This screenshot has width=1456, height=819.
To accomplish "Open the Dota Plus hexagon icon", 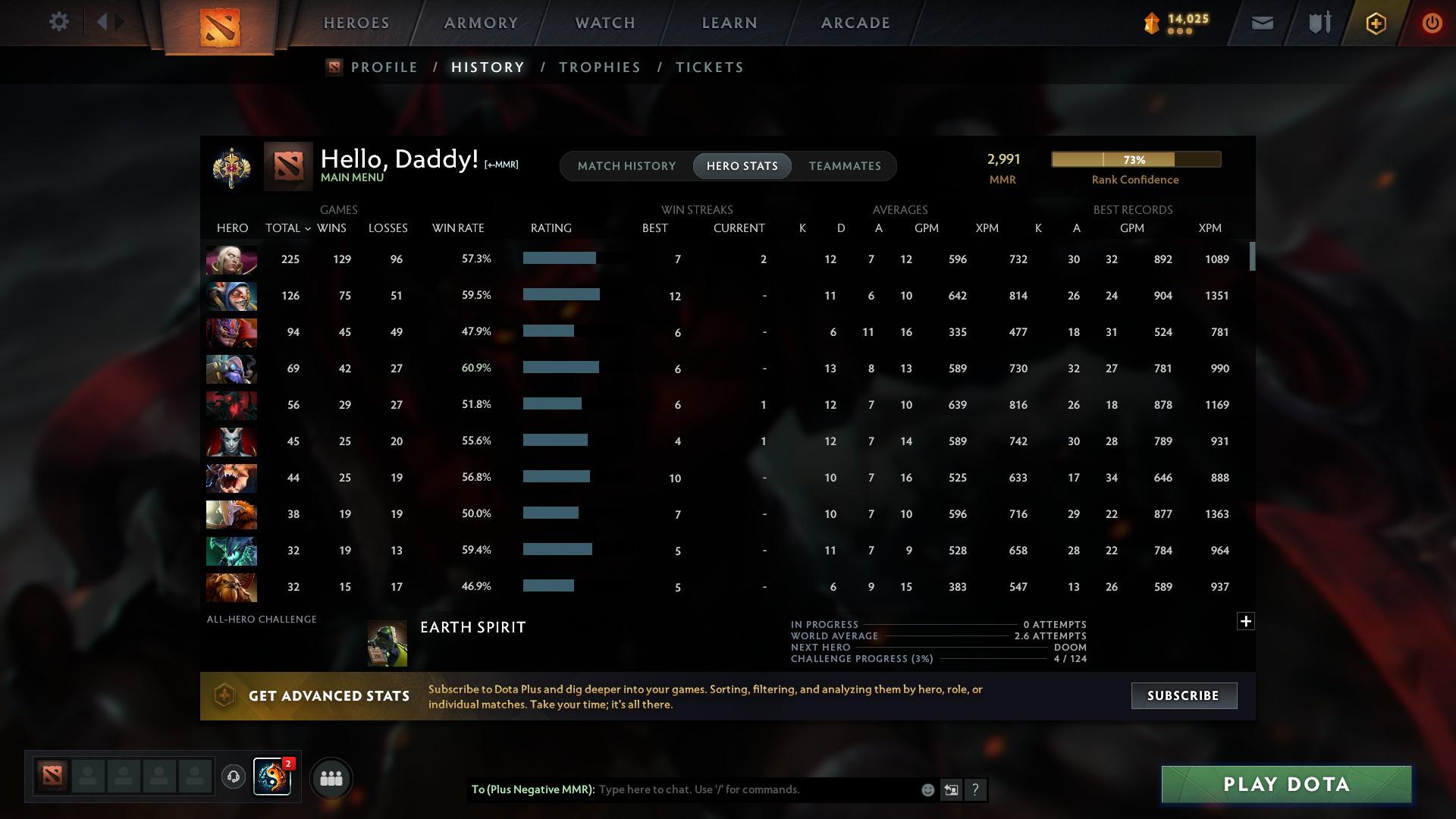I will click(x=1375, y=22).
